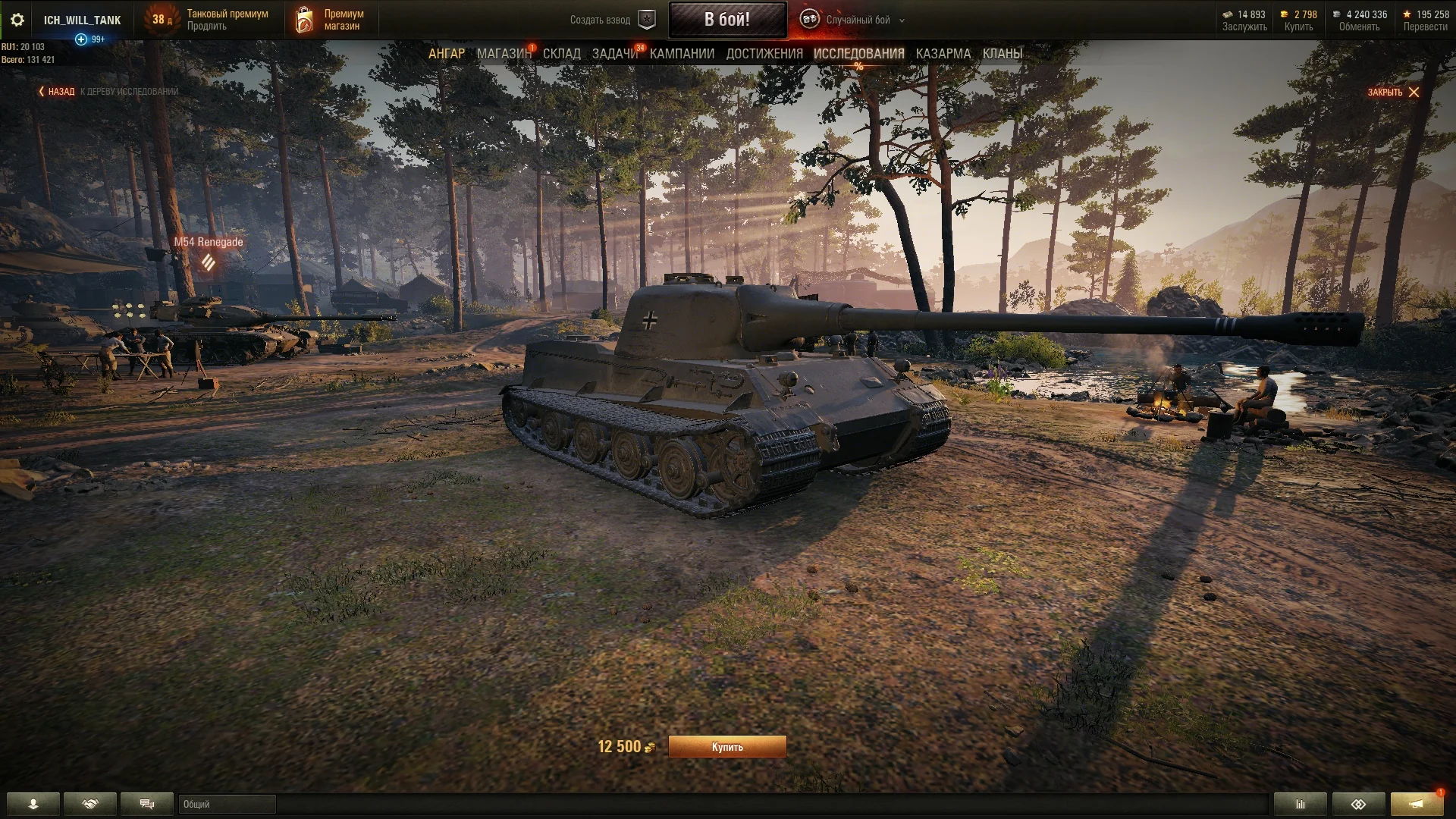Open the Кланы tab
This screenshot has height=819, width=1456.
click(1002, 54)
